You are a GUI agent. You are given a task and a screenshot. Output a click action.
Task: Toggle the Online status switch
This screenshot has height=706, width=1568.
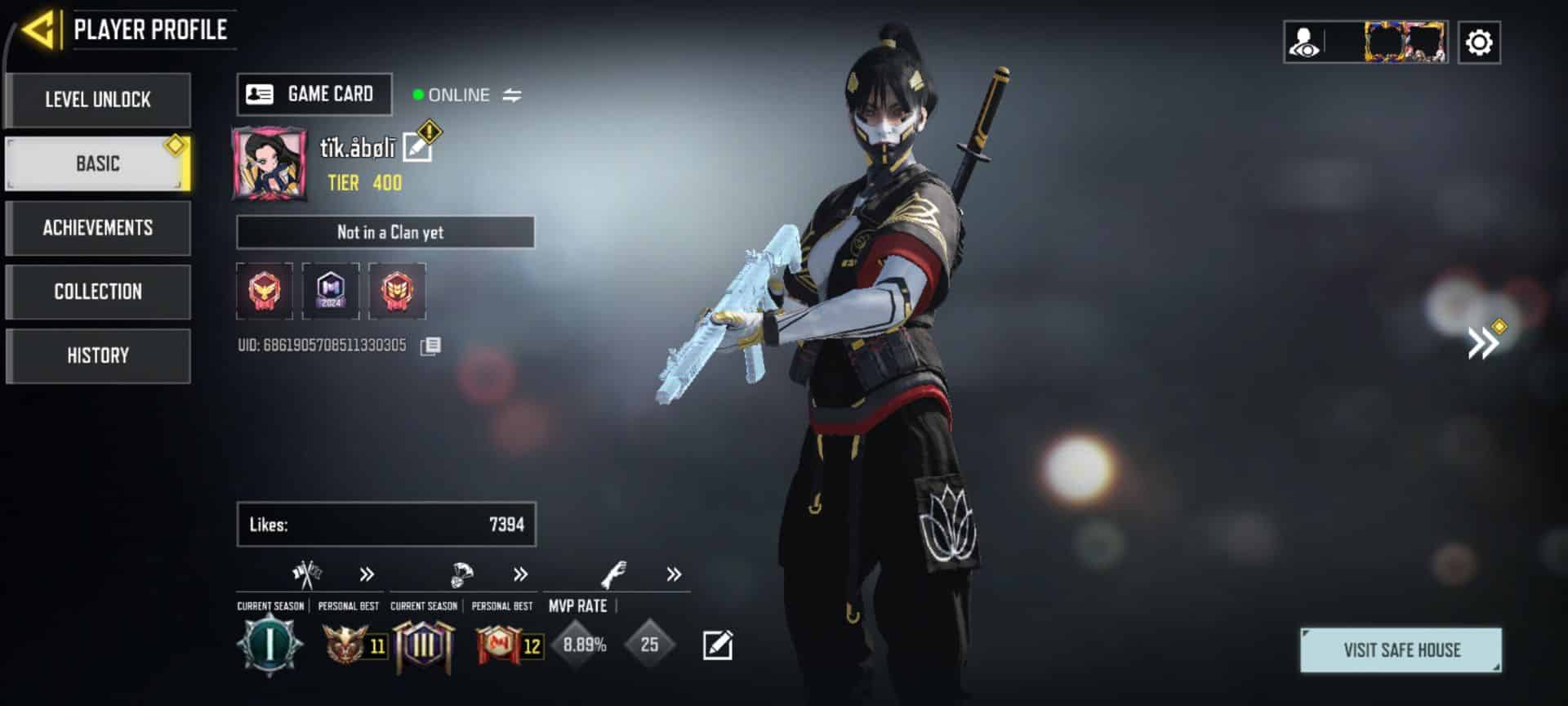[512, 96]
